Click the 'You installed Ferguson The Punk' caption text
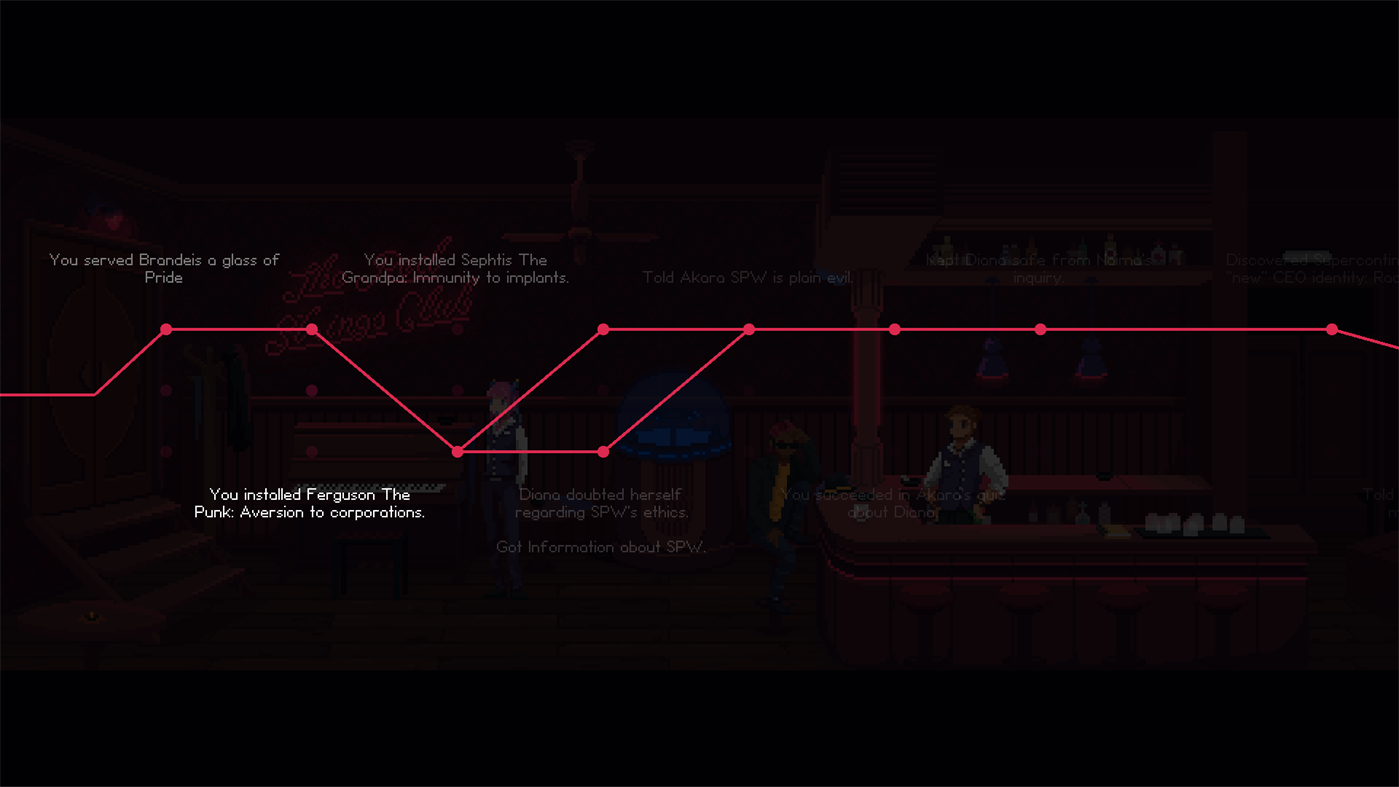1399x787 pixels. (309, 503)
